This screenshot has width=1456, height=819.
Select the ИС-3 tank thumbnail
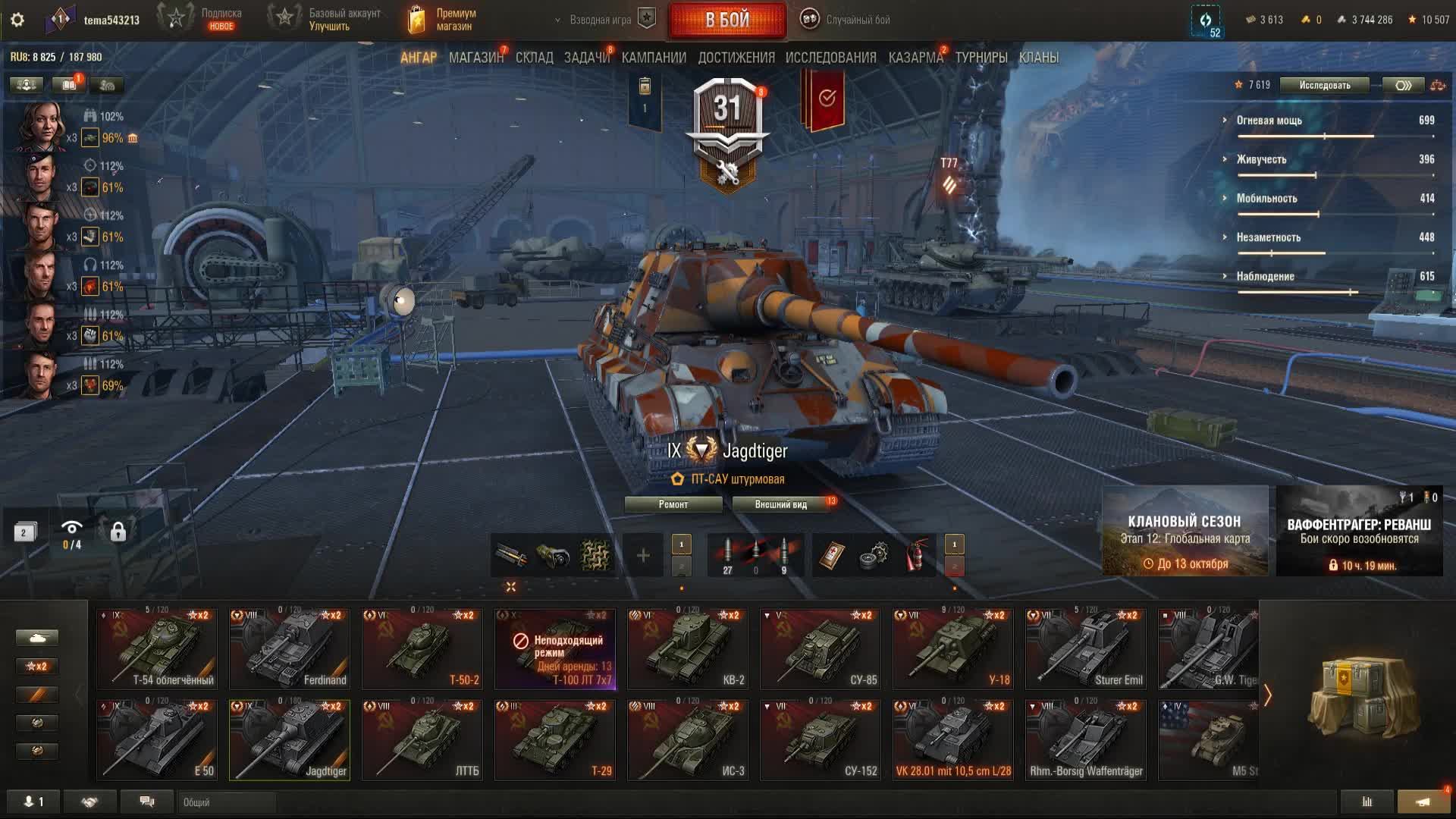click(x=687, y=739)
